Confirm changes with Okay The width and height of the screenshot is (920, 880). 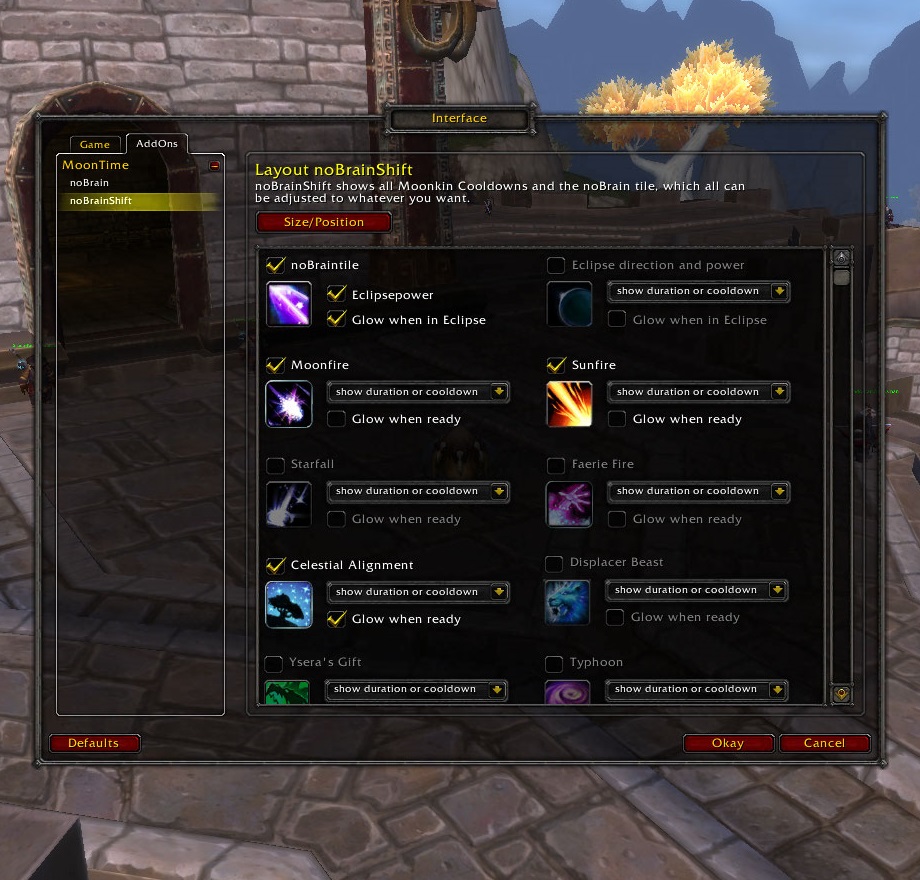[728, 743]
